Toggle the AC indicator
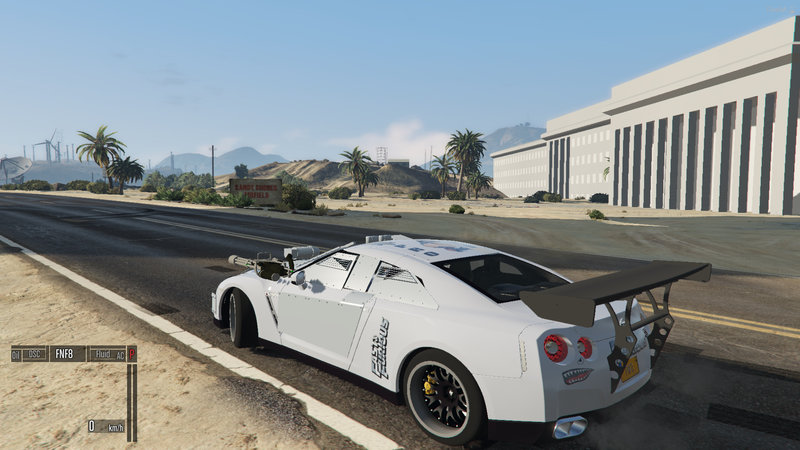This screenshot has height=450, width=800. pos(119,354)
